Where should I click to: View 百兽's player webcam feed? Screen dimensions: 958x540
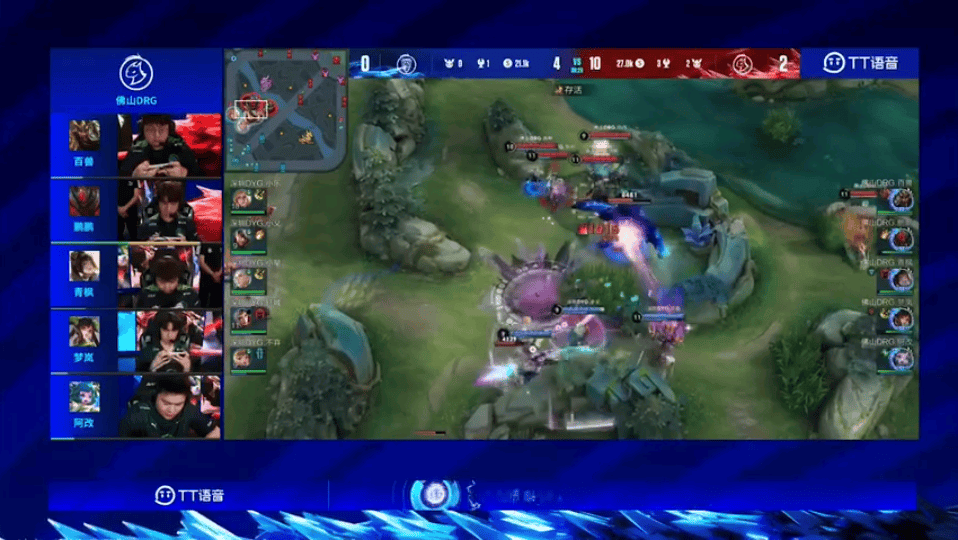pyautogui.click(x=170, y=146)
